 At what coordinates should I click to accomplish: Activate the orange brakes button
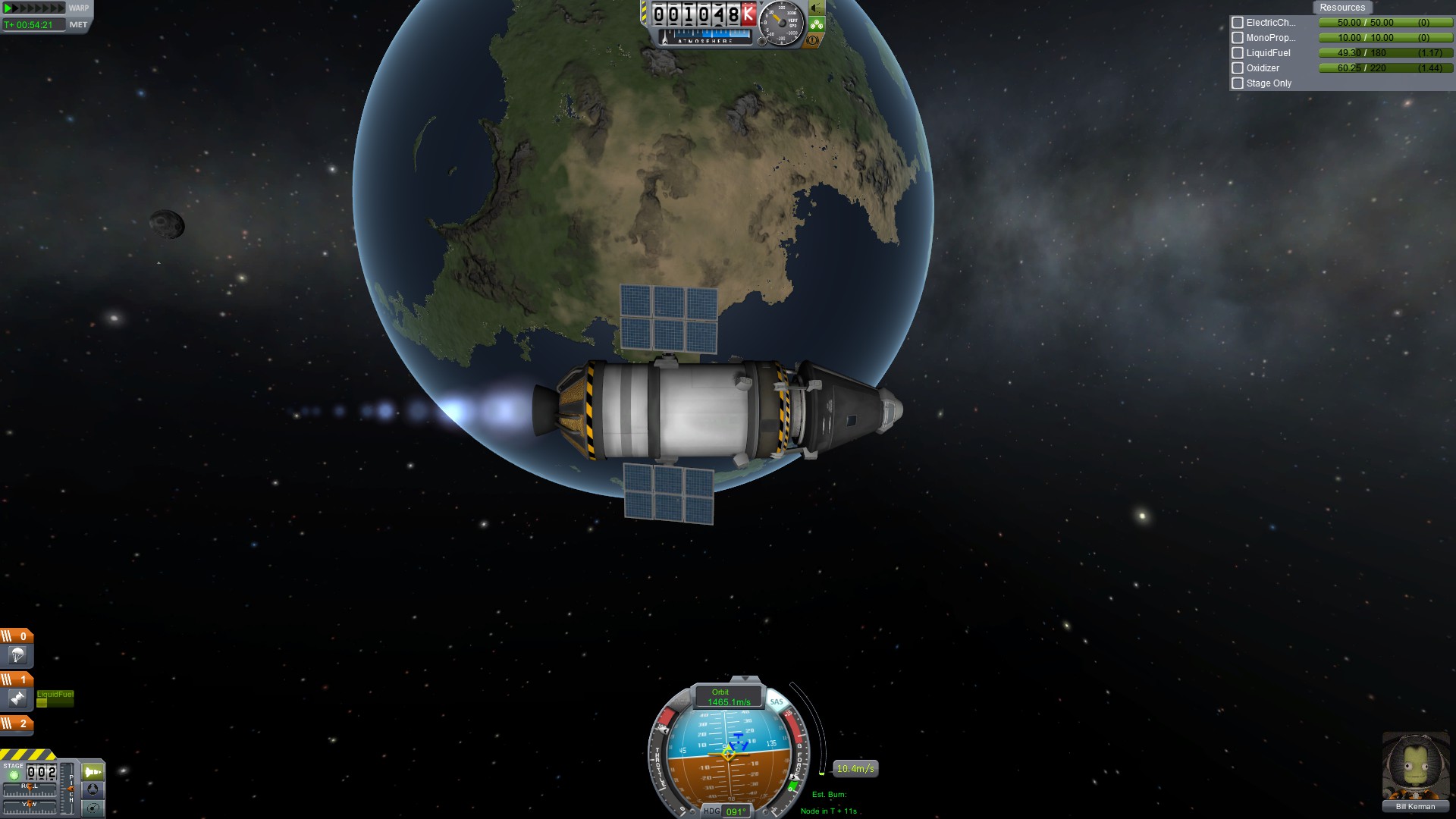pos(813,40)
